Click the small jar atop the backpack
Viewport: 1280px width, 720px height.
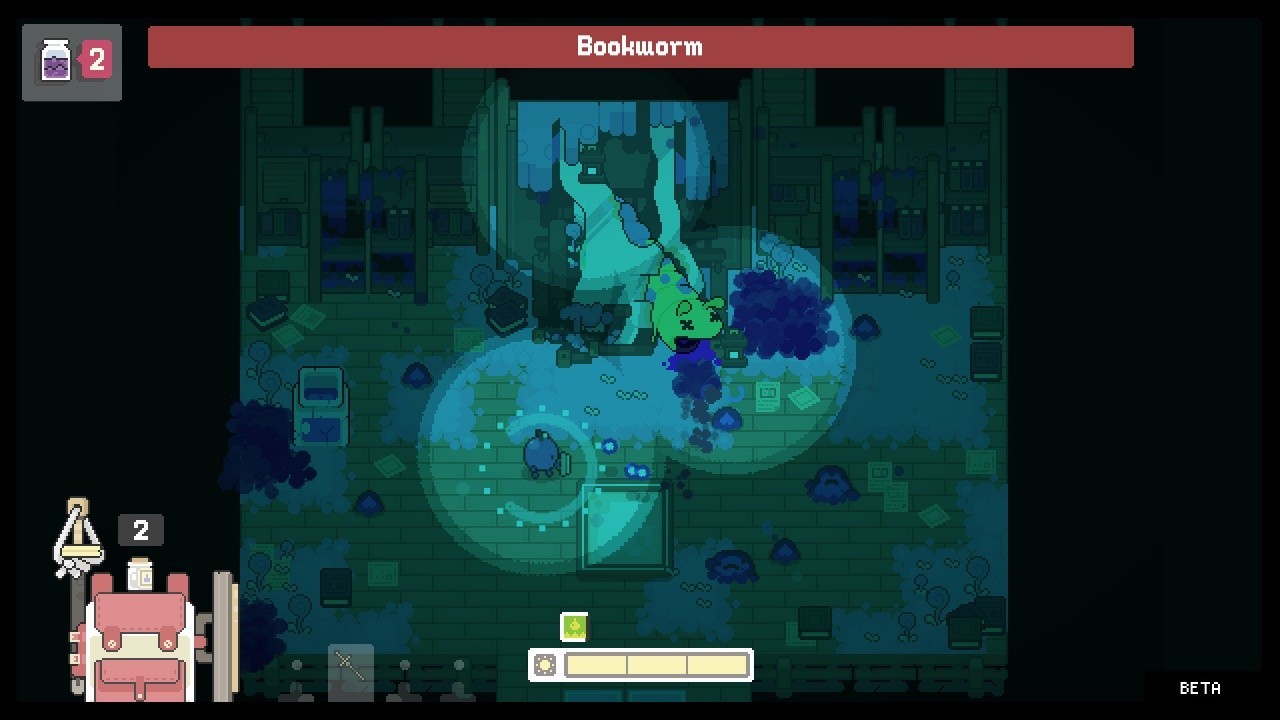140,574
